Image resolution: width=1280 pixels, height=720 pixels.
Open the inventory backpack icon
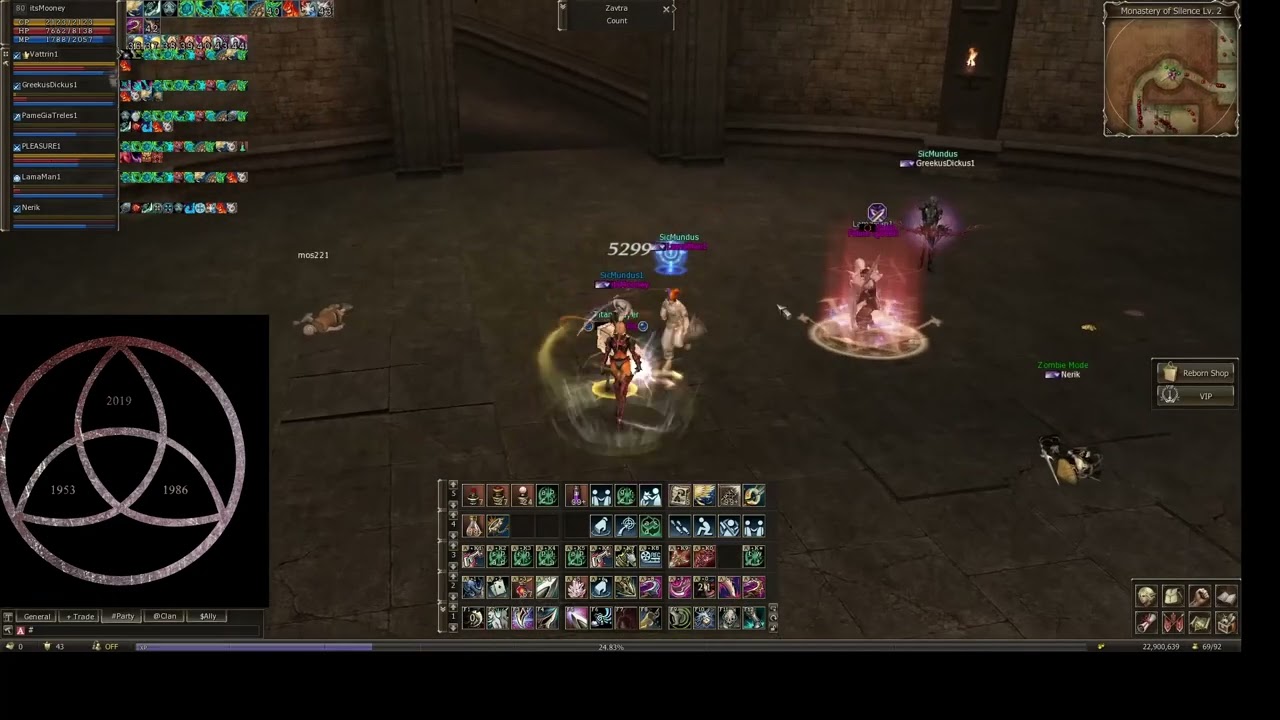1173,597
